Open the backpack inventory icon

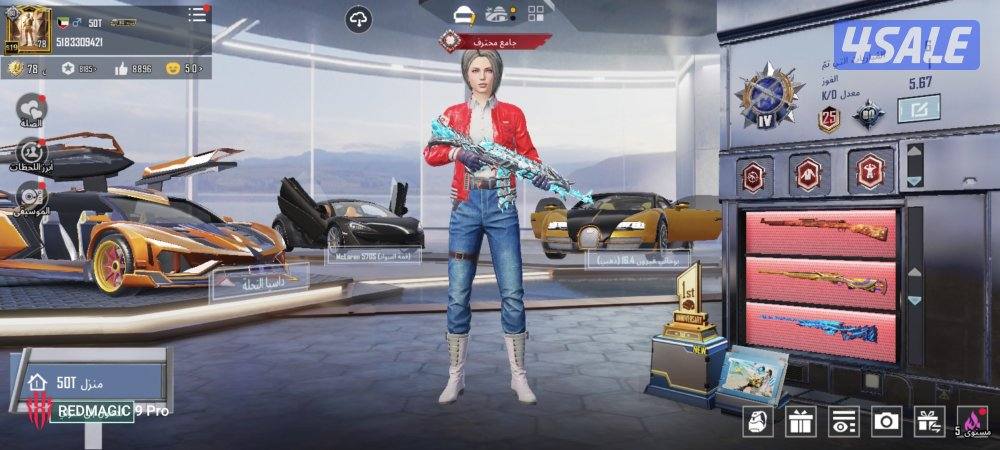pos(759,422)
